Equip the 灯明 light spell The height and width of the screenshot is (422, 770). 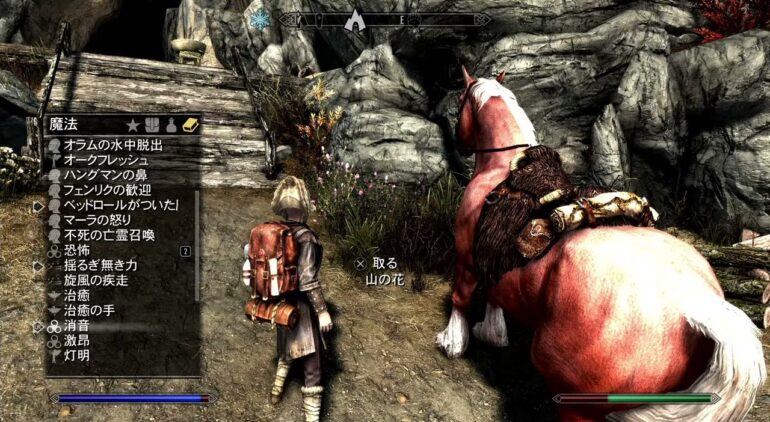(77, 356)
